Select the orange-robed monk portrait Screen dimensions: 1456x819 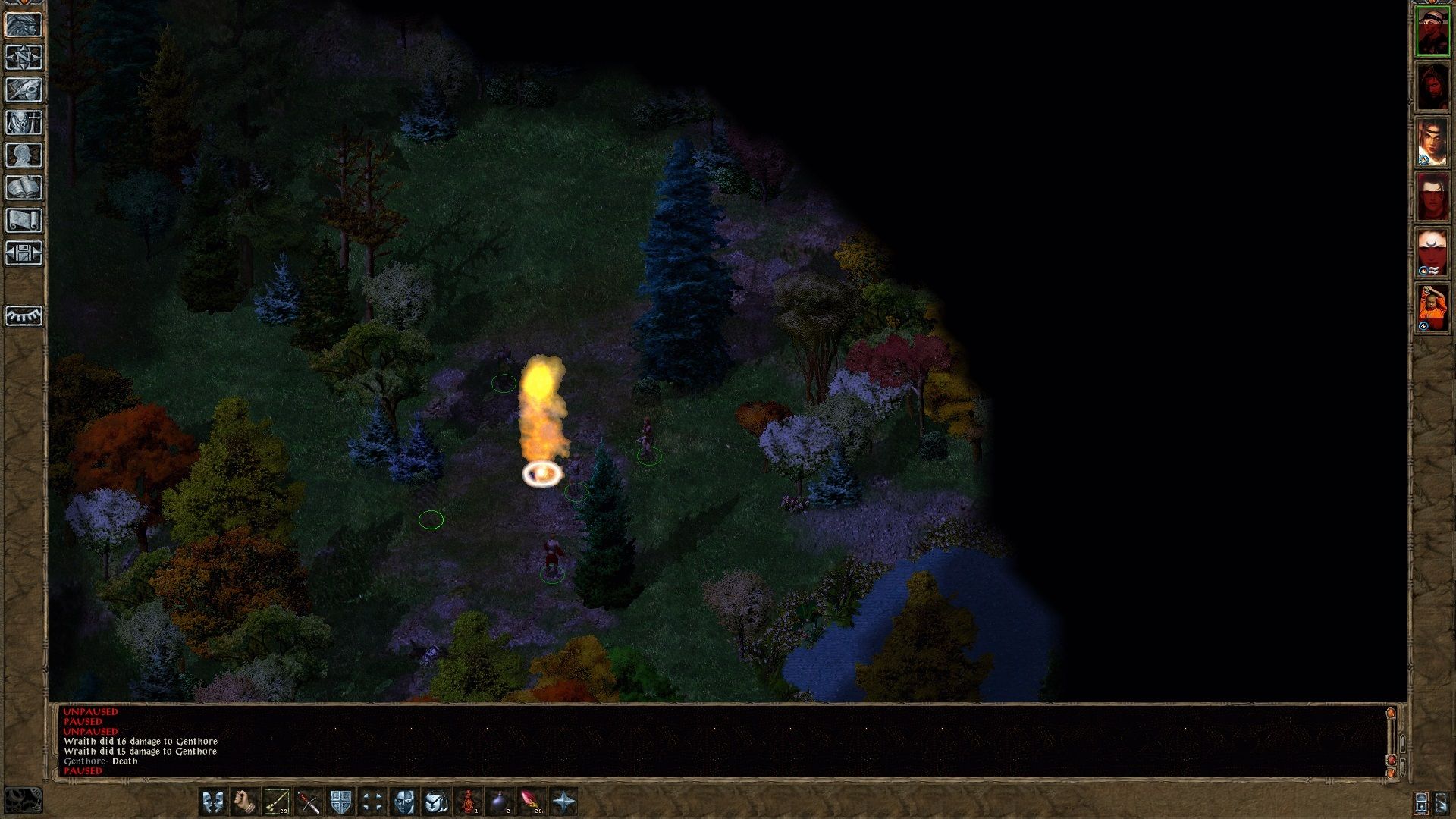click(x=1432, y=308)
